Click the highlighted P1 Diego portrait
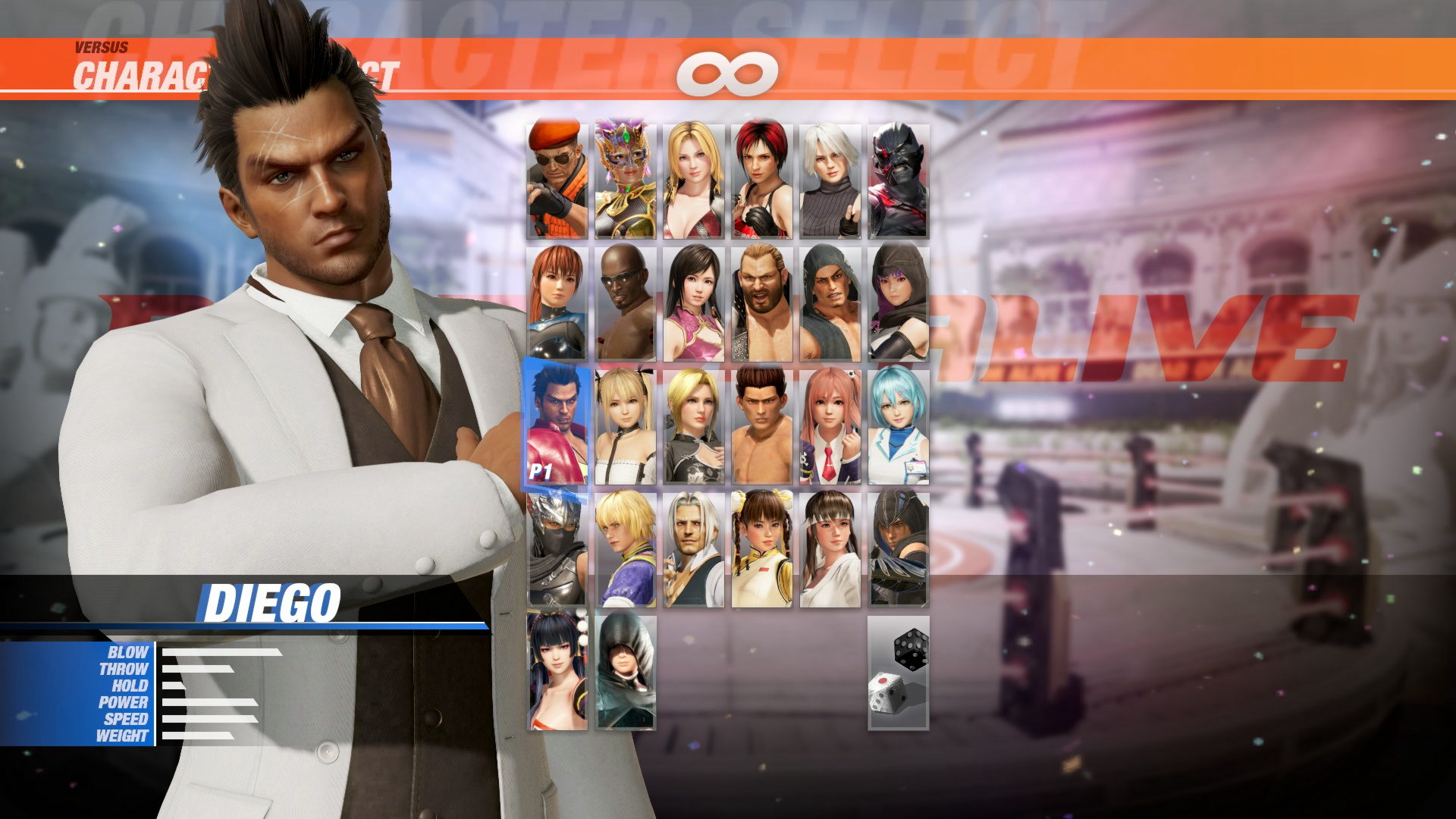Screen dimensions: 1456x819 pyautogui.click(x=557, y=425)
